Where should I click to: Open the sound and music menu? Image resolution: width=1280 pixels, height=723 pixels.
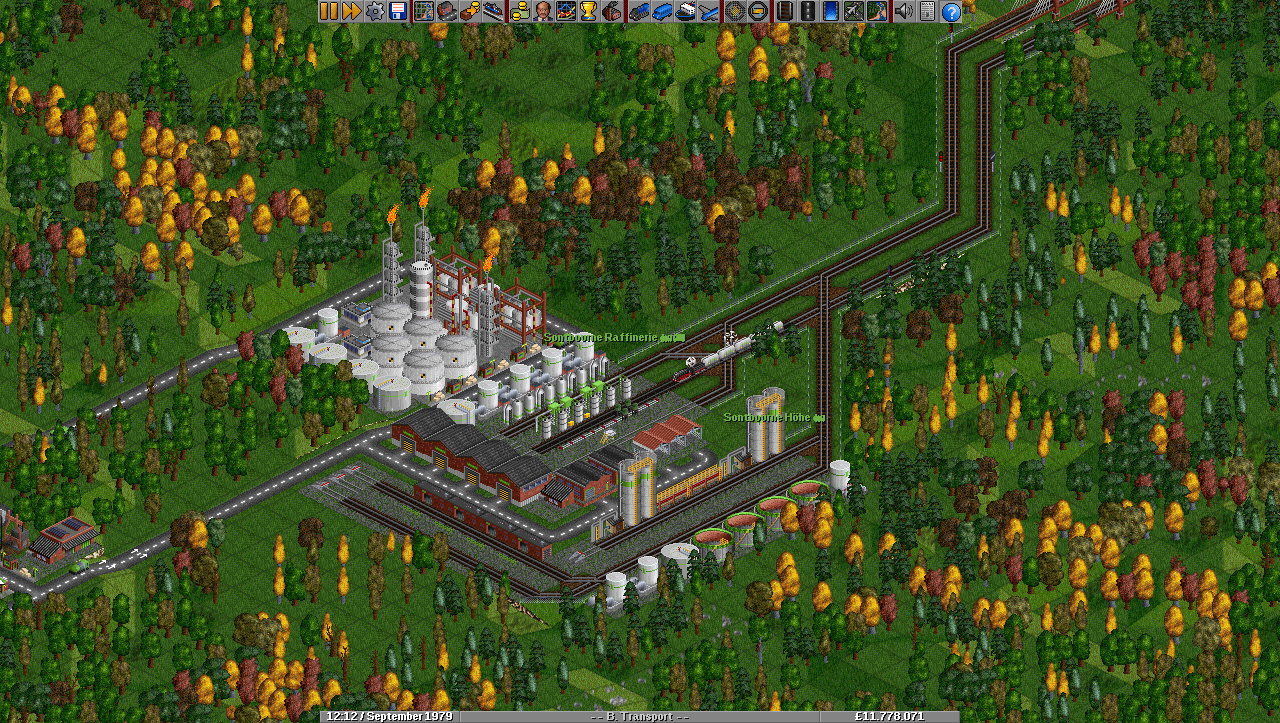tap(903, 11)
